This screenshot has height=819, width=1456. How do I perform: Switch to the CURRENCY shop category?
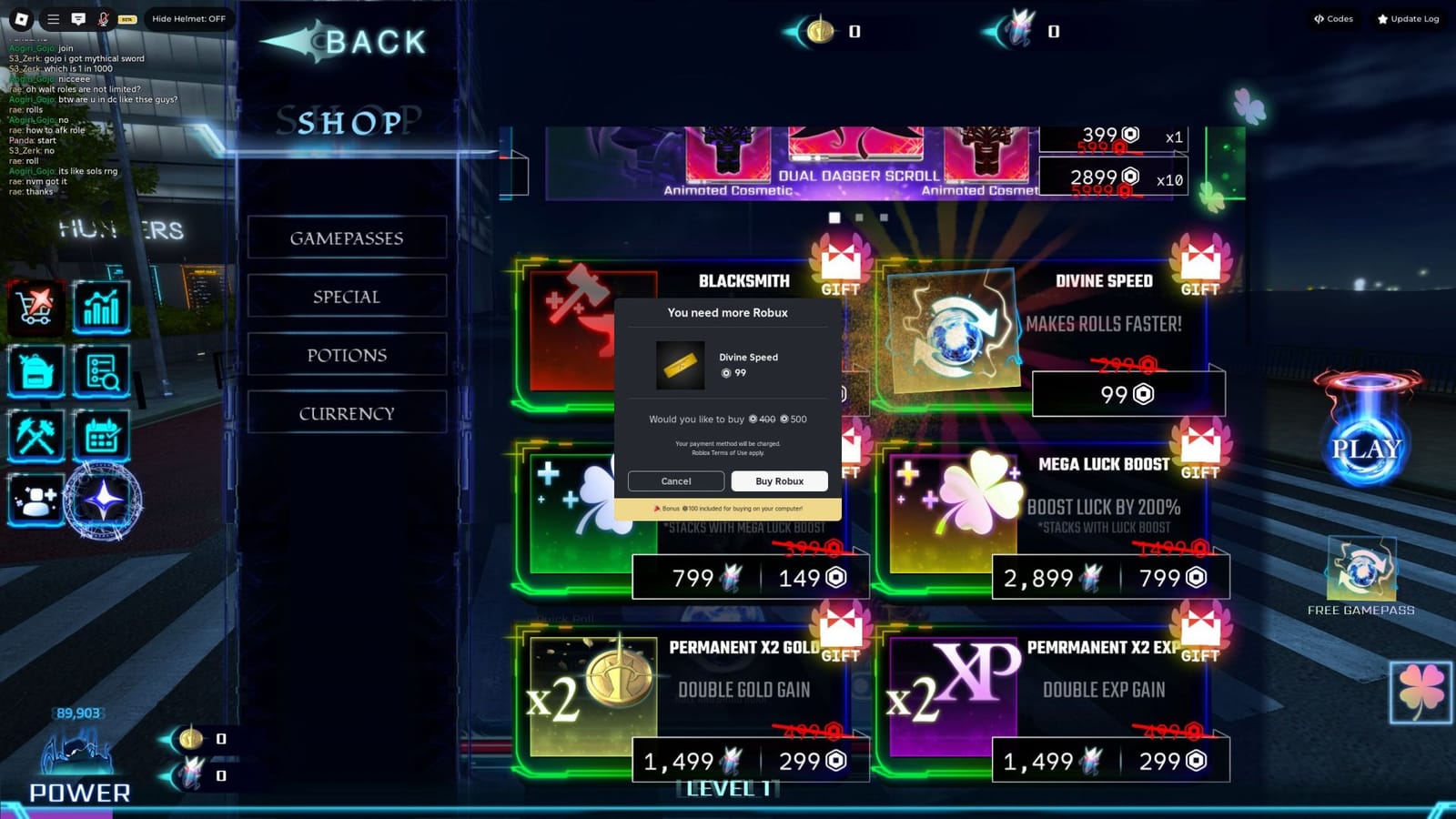click(x=346, y=412)
